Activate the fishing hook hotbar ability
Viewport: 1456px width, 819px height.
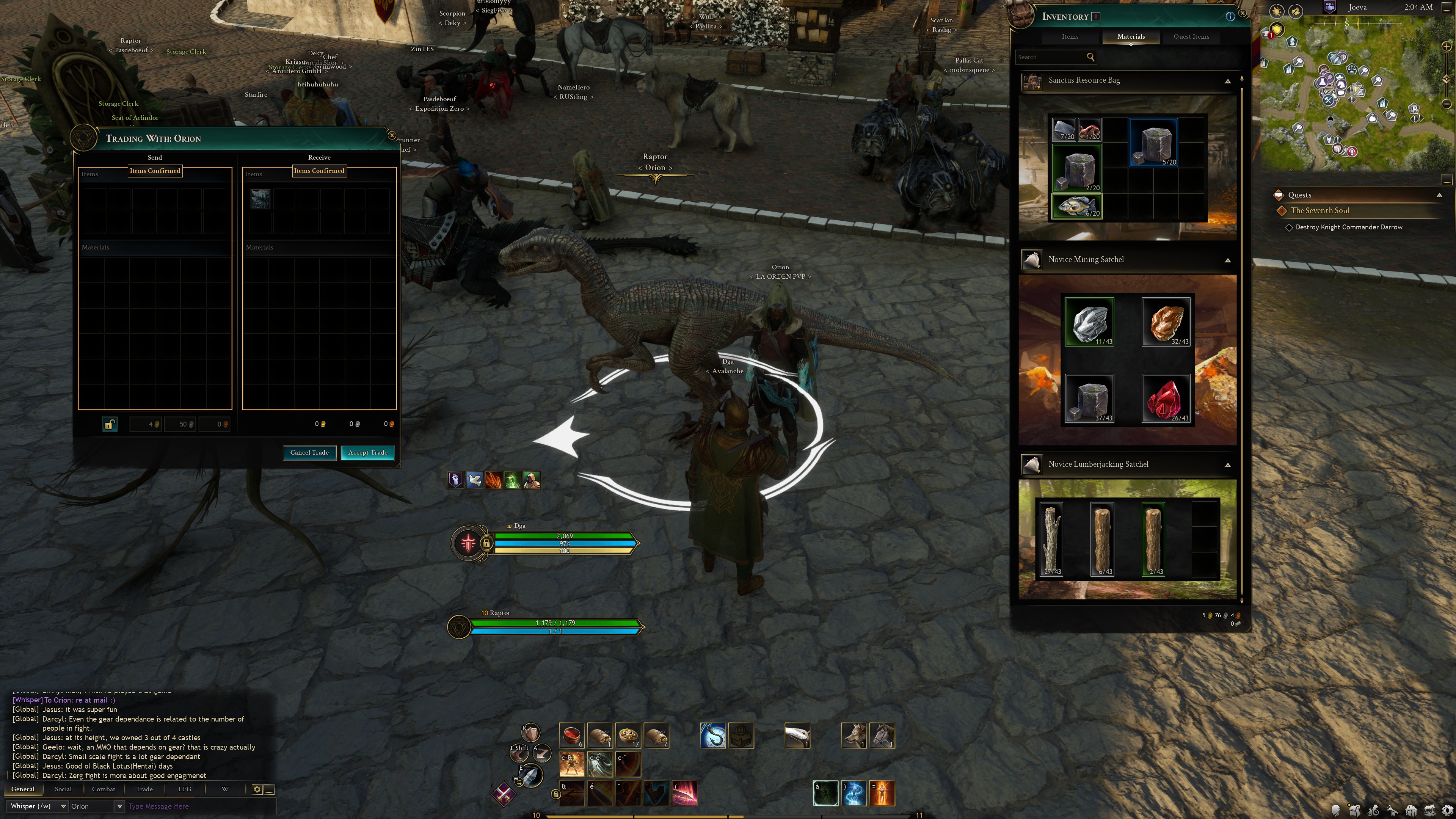[712, 736]
